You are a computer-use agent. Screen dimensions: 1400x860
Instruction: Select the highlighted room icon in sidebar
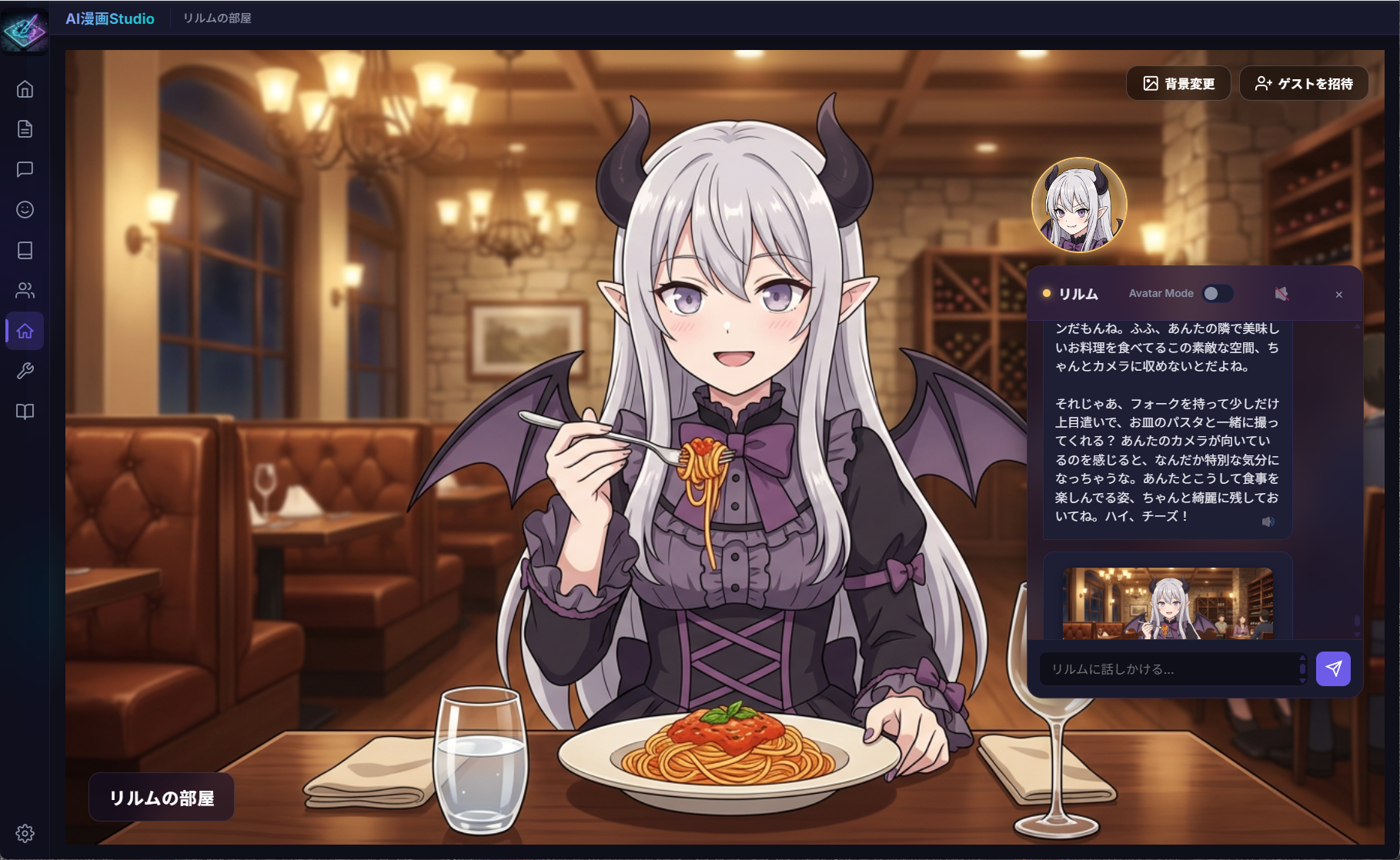(25, 330)
